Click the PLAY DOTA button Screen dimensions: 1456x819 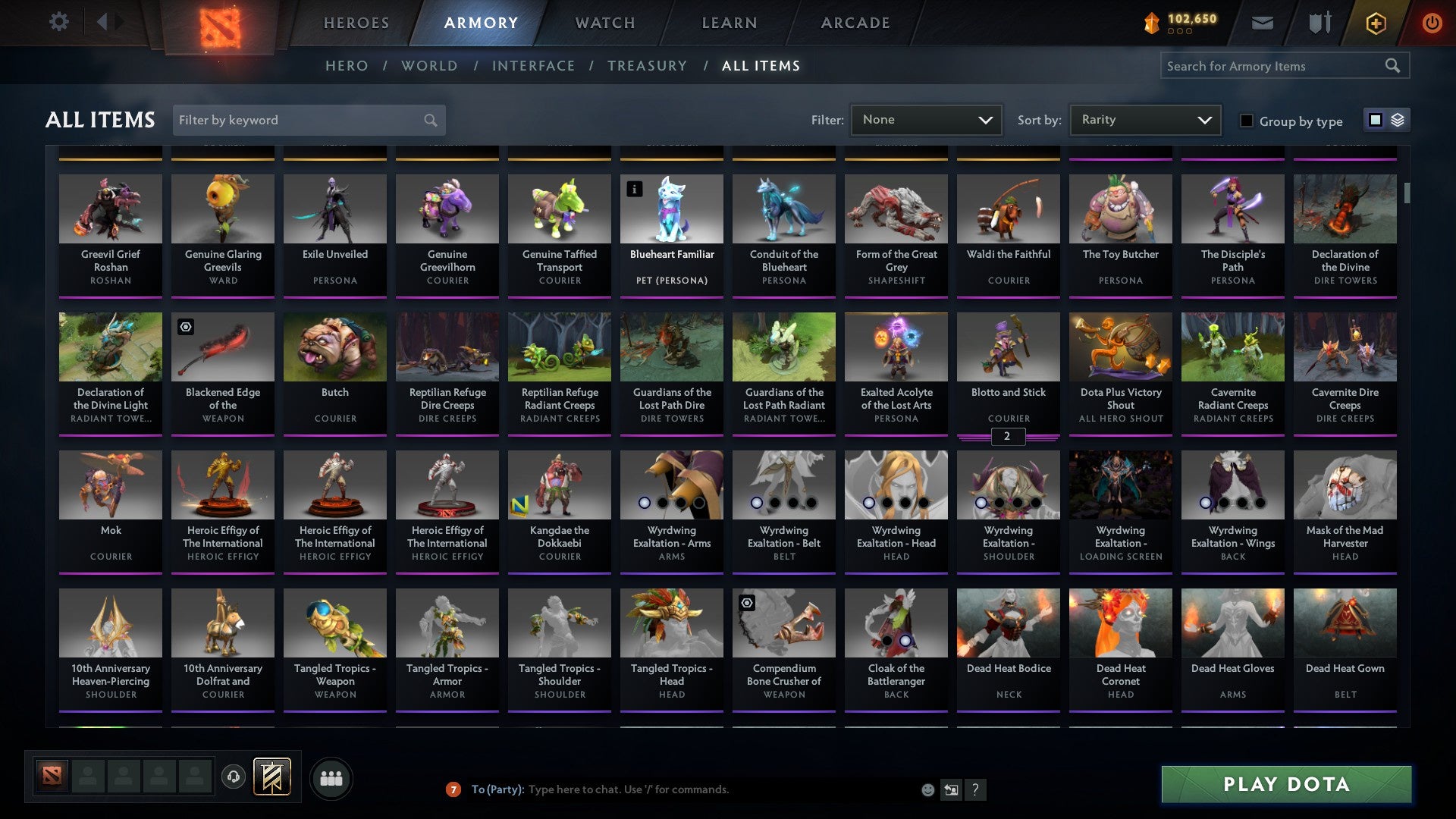click(x=1285, y=785)
